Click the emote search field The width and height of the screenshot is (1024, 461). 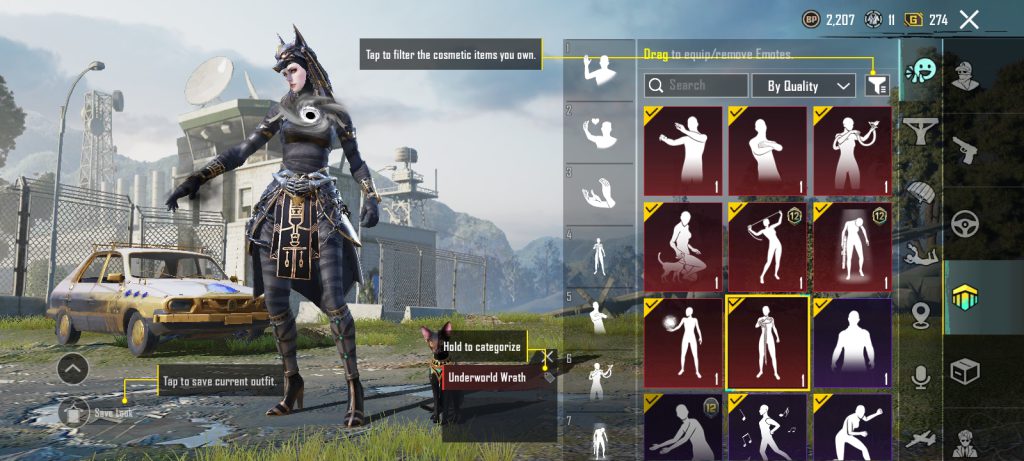coord(696,86)
